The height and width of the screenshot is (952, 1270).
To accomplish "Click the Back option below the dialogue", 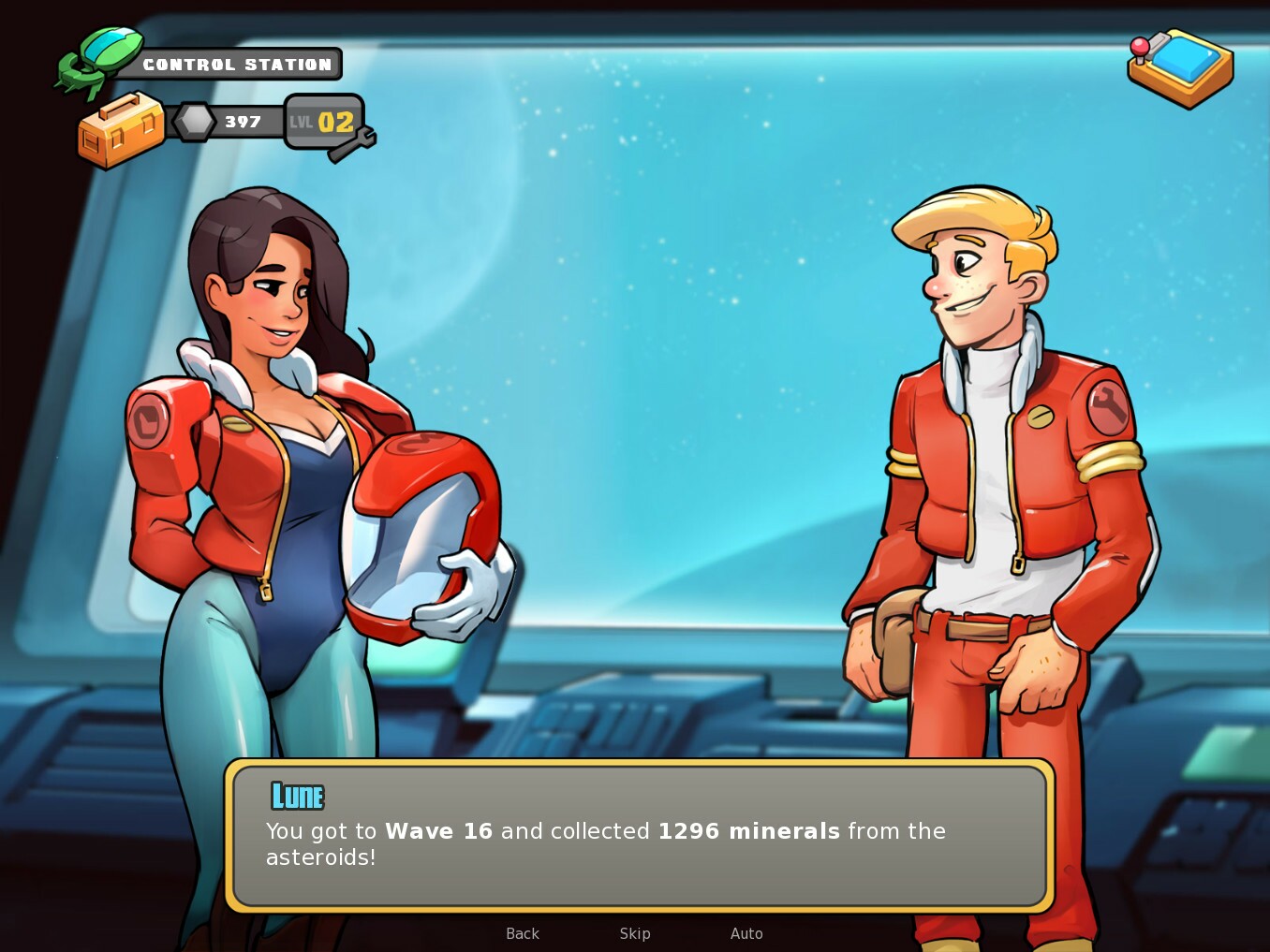I will (522, 933).
